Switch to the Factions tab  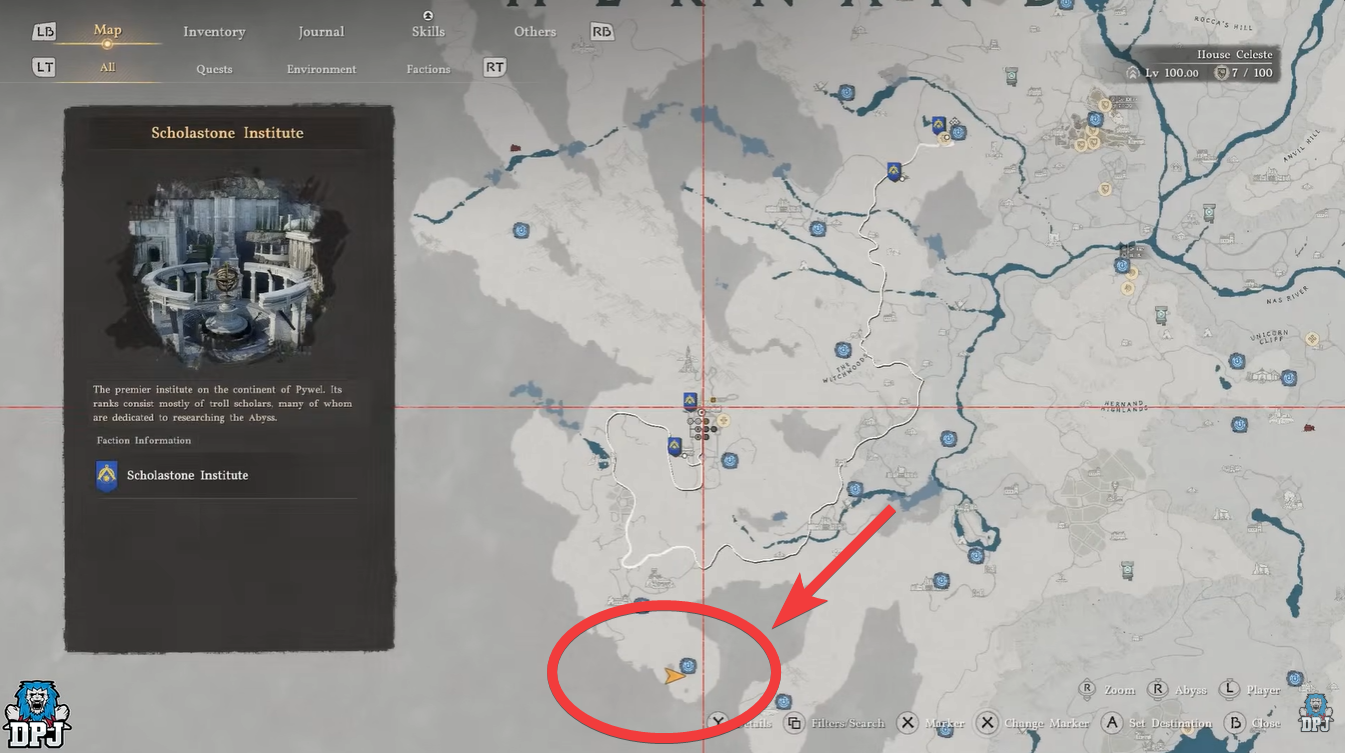428,68
